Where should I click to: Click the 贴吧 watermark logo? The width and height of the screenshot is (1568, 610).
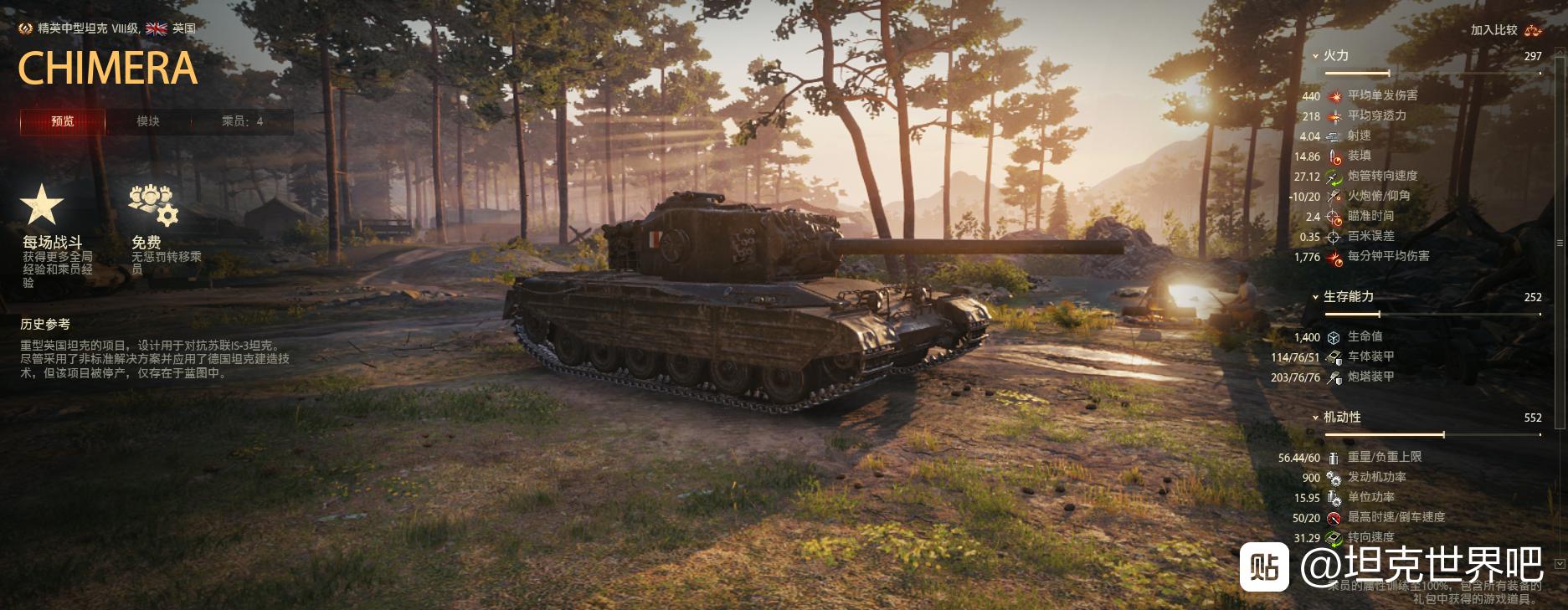(1264, 566)
